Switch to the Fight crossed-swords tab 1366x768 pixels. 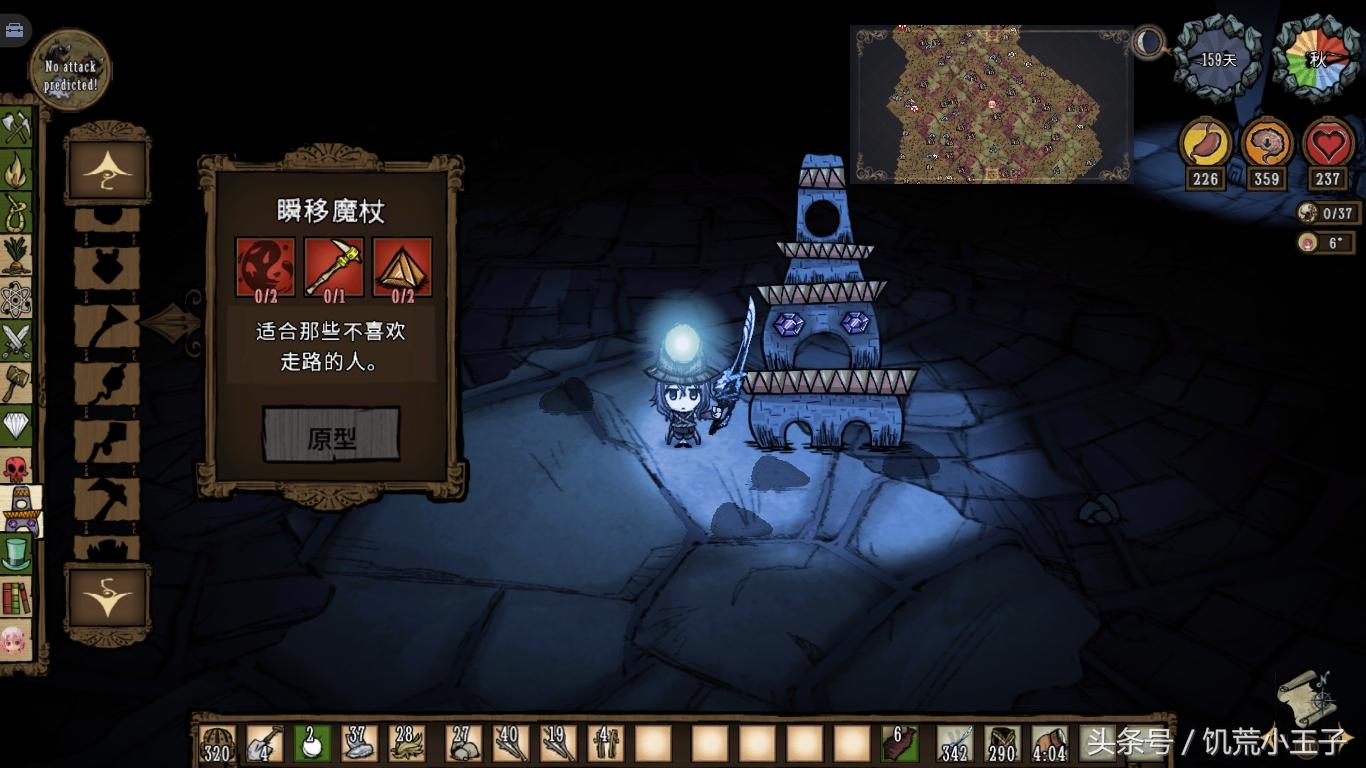(x=16, y=341)
